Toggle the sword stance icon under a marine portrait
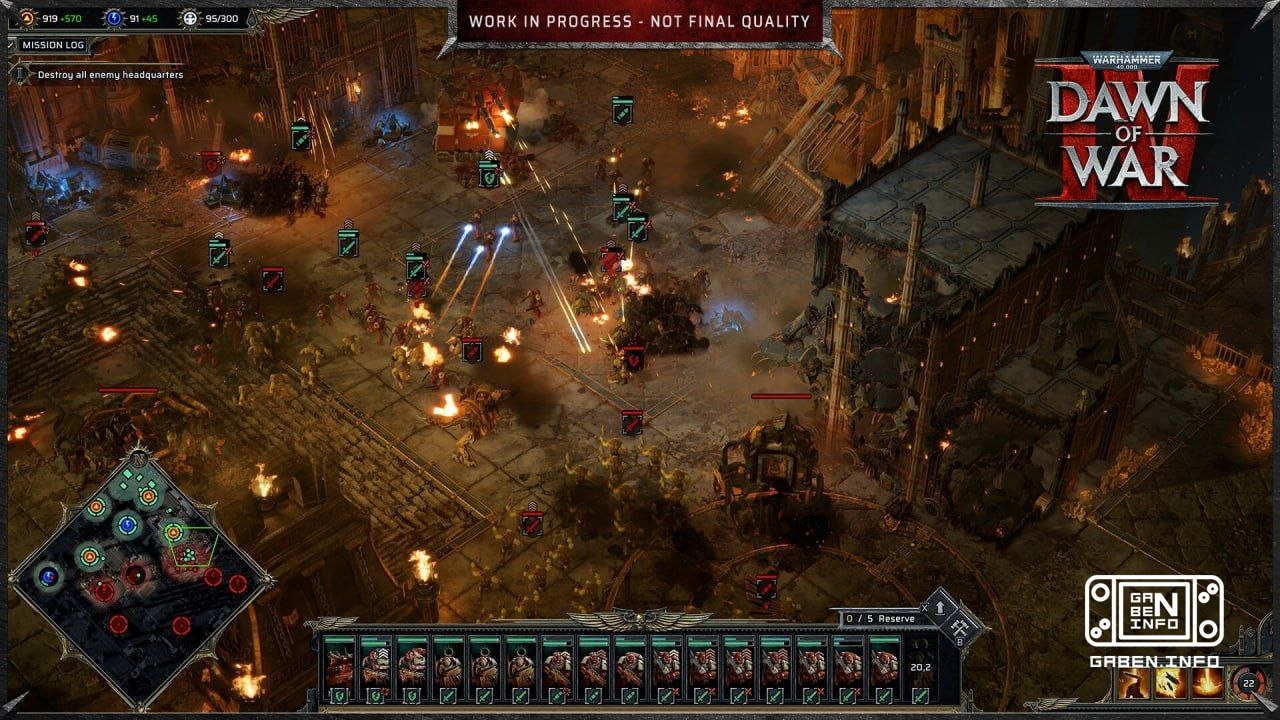Image resolution: width=1280 pixels, height=720 pixels. (448, 696)
